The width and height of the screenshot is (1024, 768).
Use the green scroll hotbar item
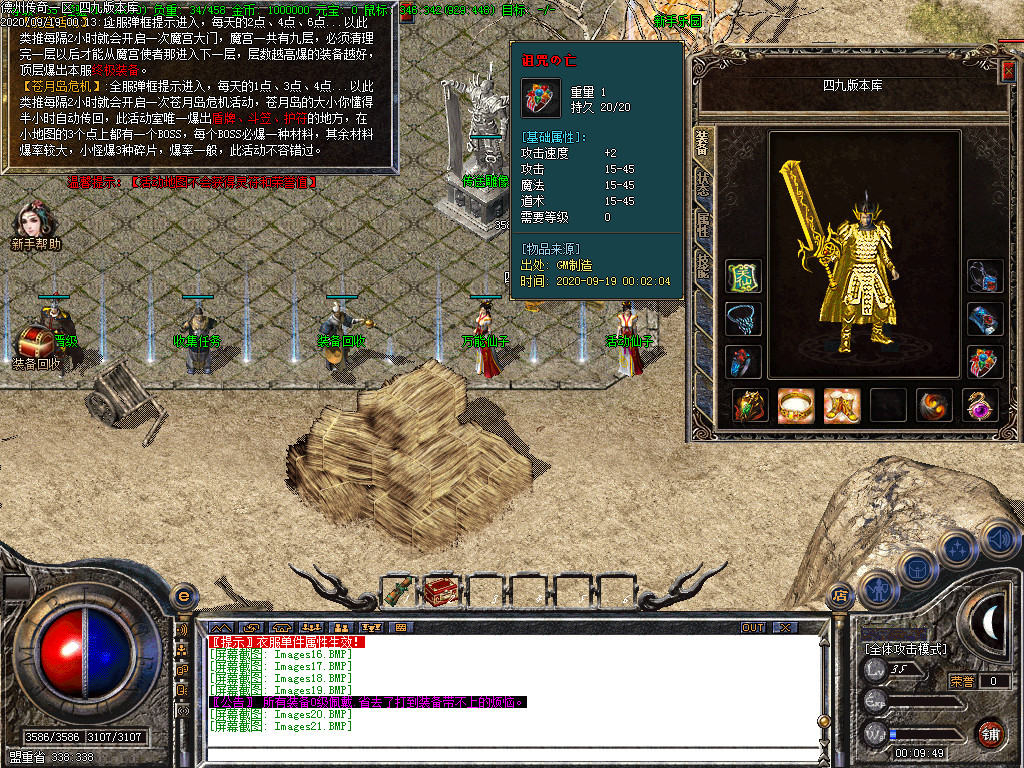(398, 592)
